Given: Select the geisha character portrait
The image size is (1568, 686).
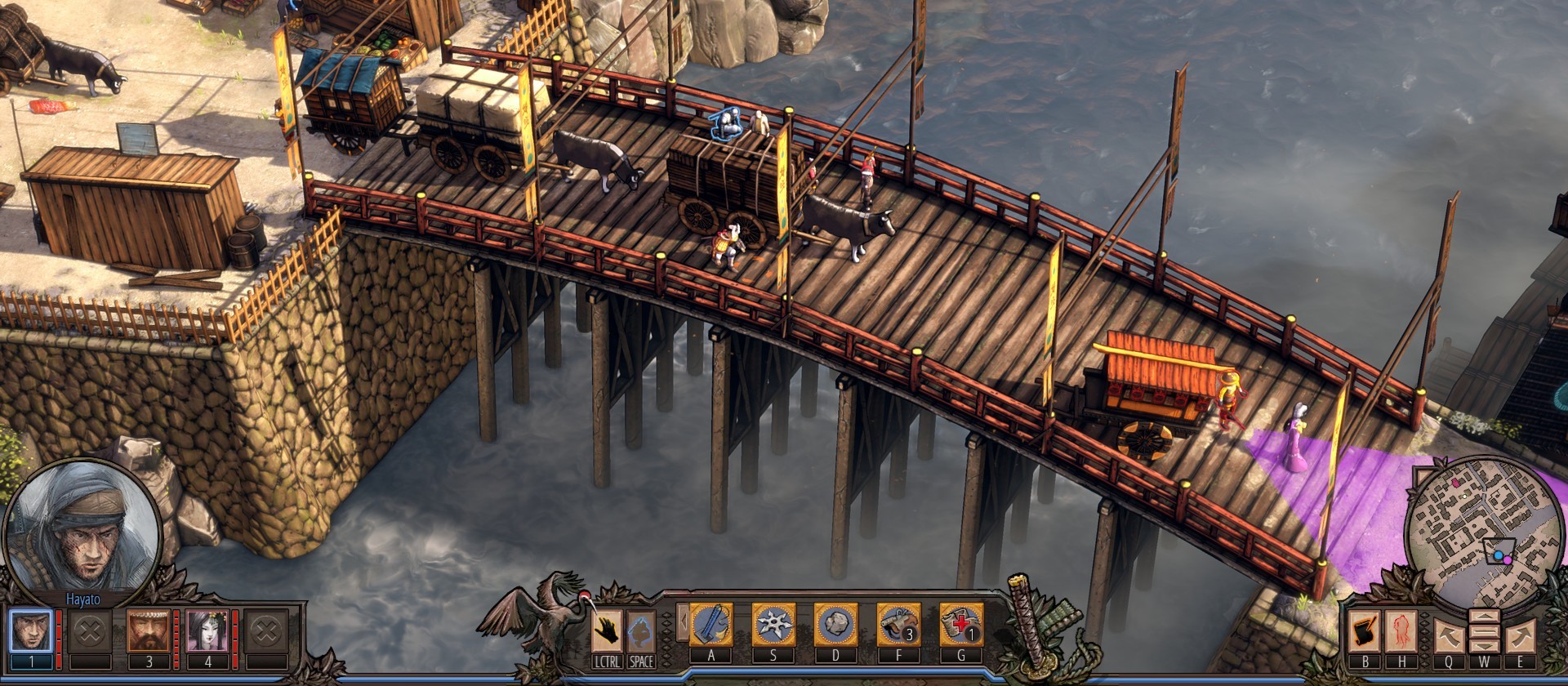Looking at the screenshot, I should pyautogui.click(x=207, y=630).
